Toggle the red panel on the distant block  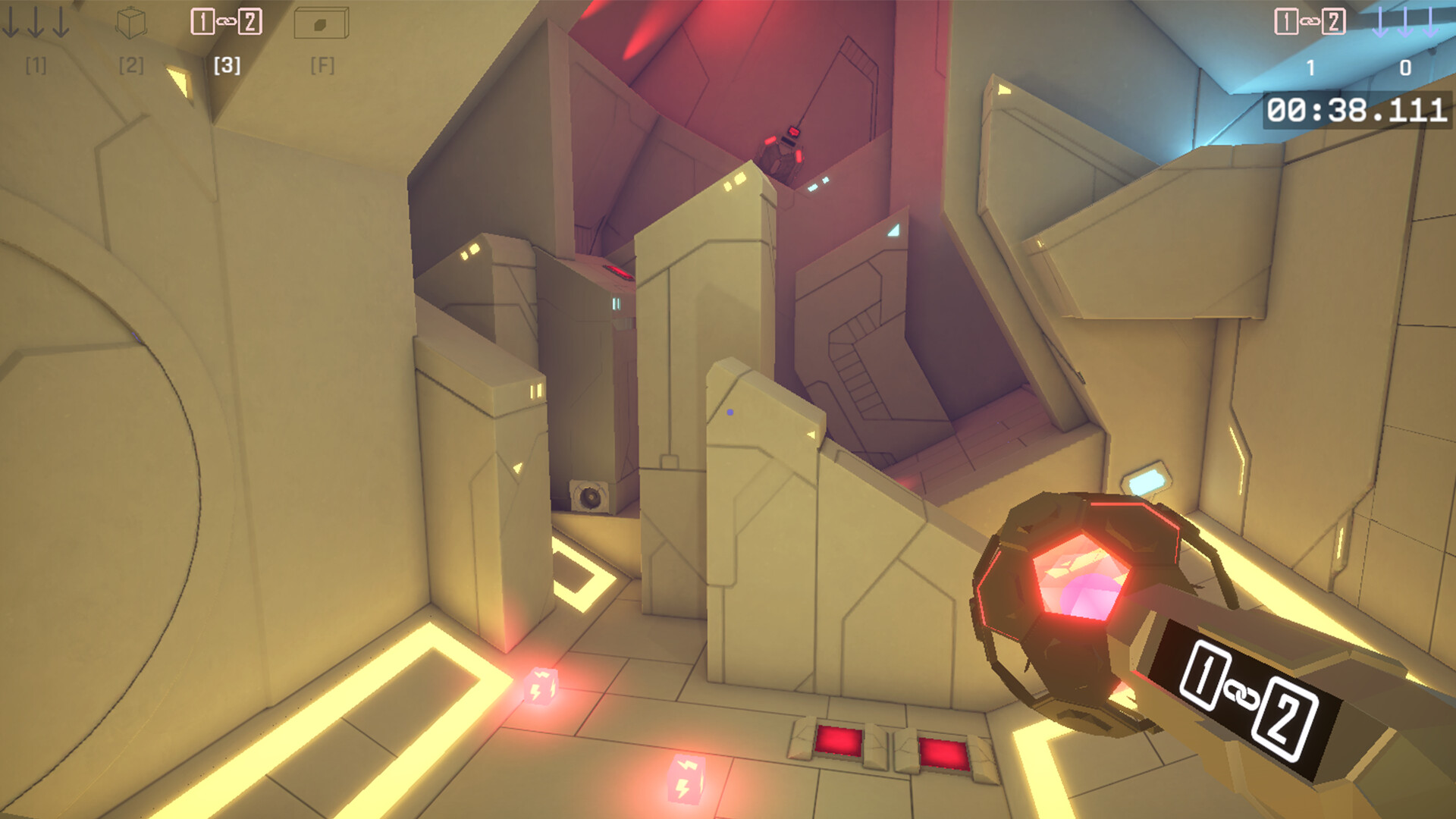(617, 271)
